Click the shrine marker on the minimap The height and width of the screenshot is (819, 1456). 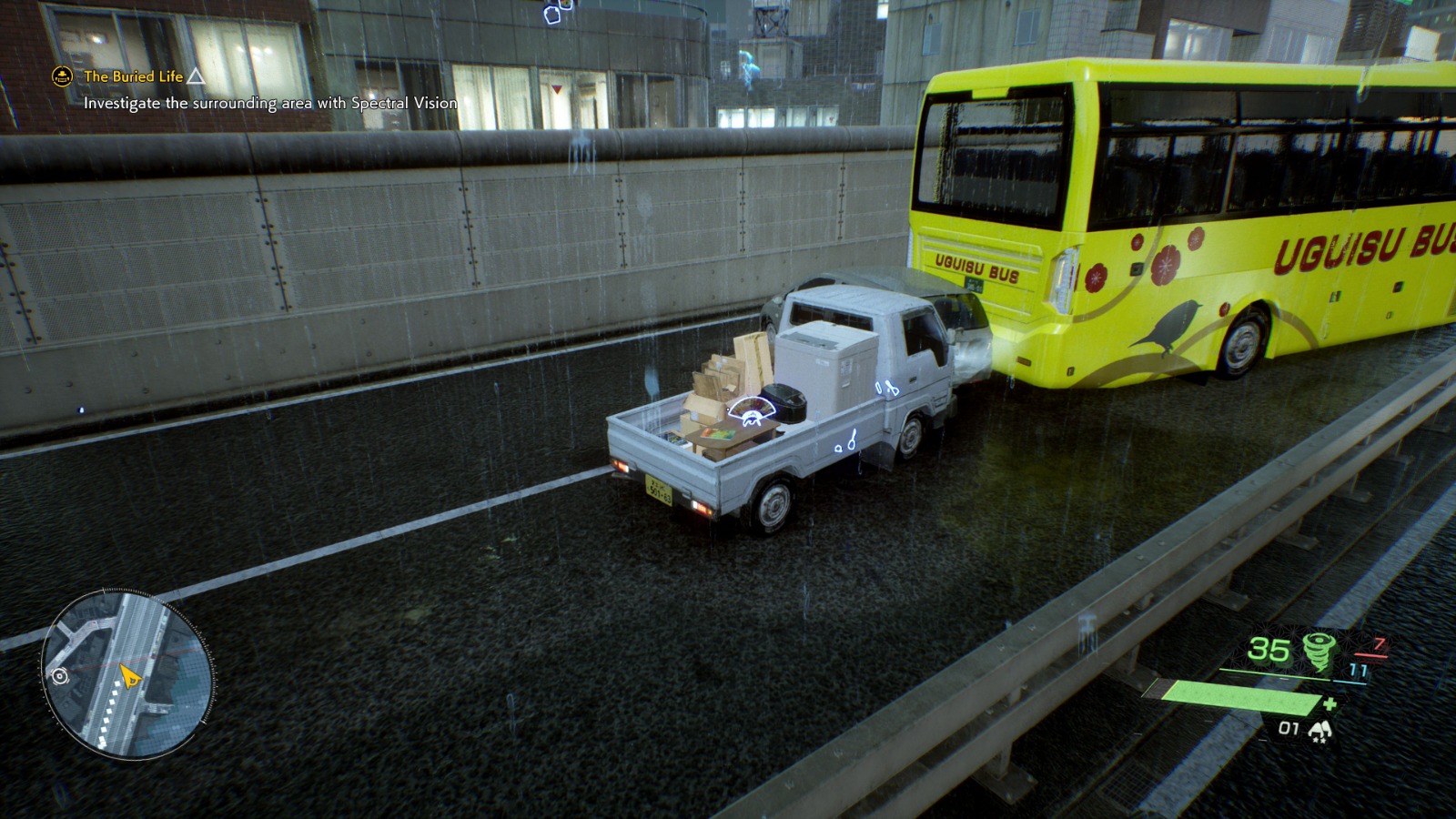coord(60,676)
